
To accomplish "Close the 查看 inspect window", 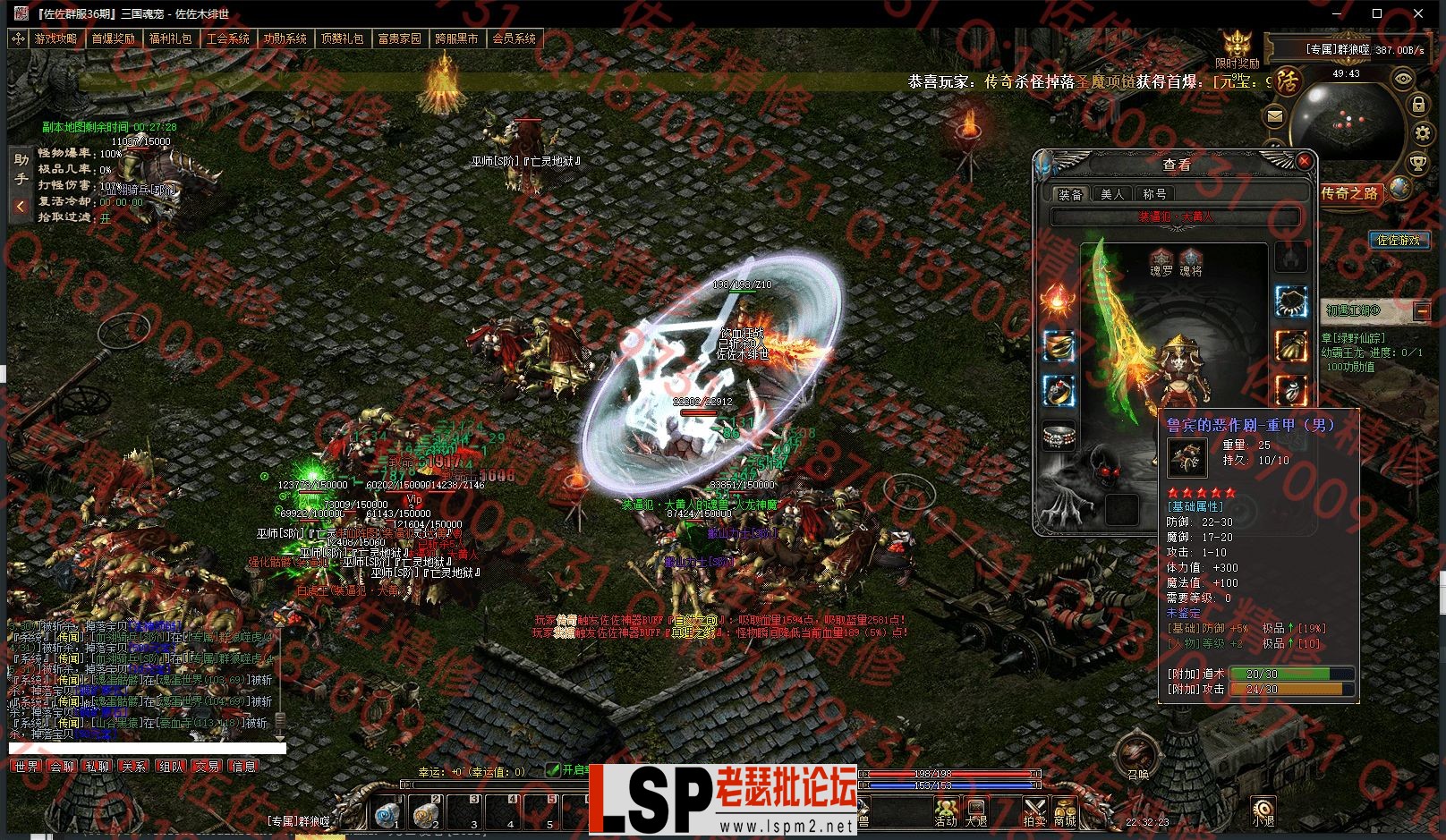I will pos(1305,161).
